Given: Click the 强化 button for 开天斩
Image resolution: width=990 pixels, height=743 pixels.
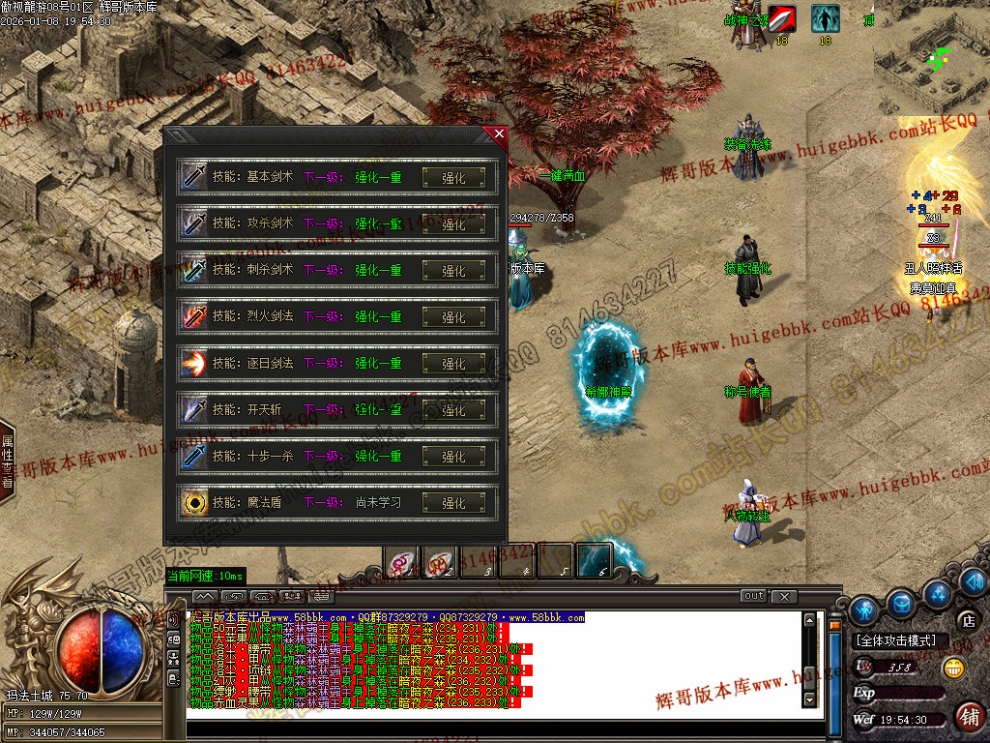Looking at the screenshot, I should 454,410.
